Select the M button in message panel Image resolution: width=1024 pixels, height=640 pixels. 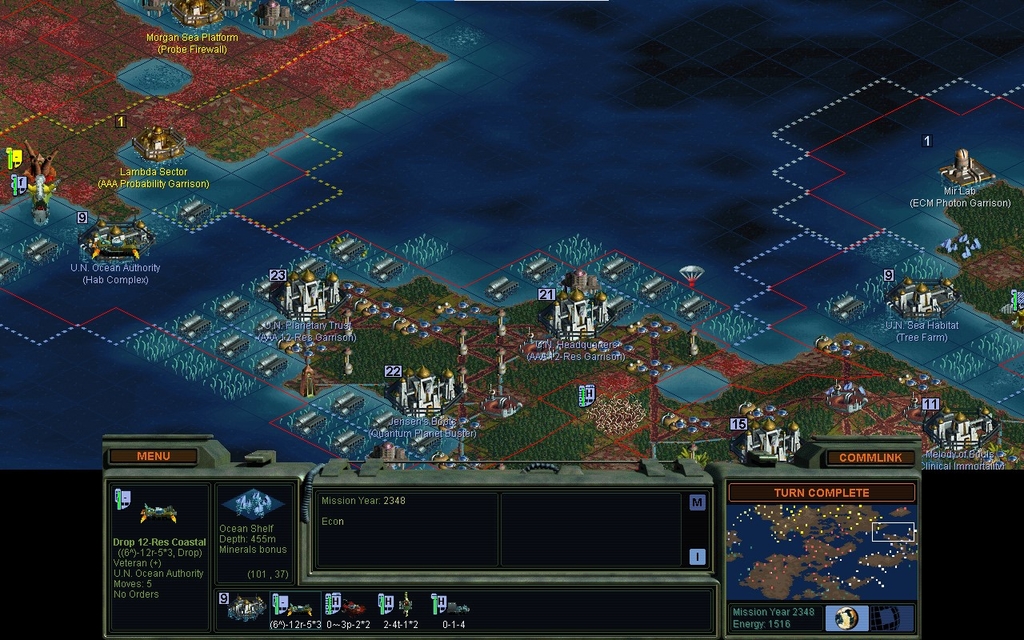coord(697,502)
